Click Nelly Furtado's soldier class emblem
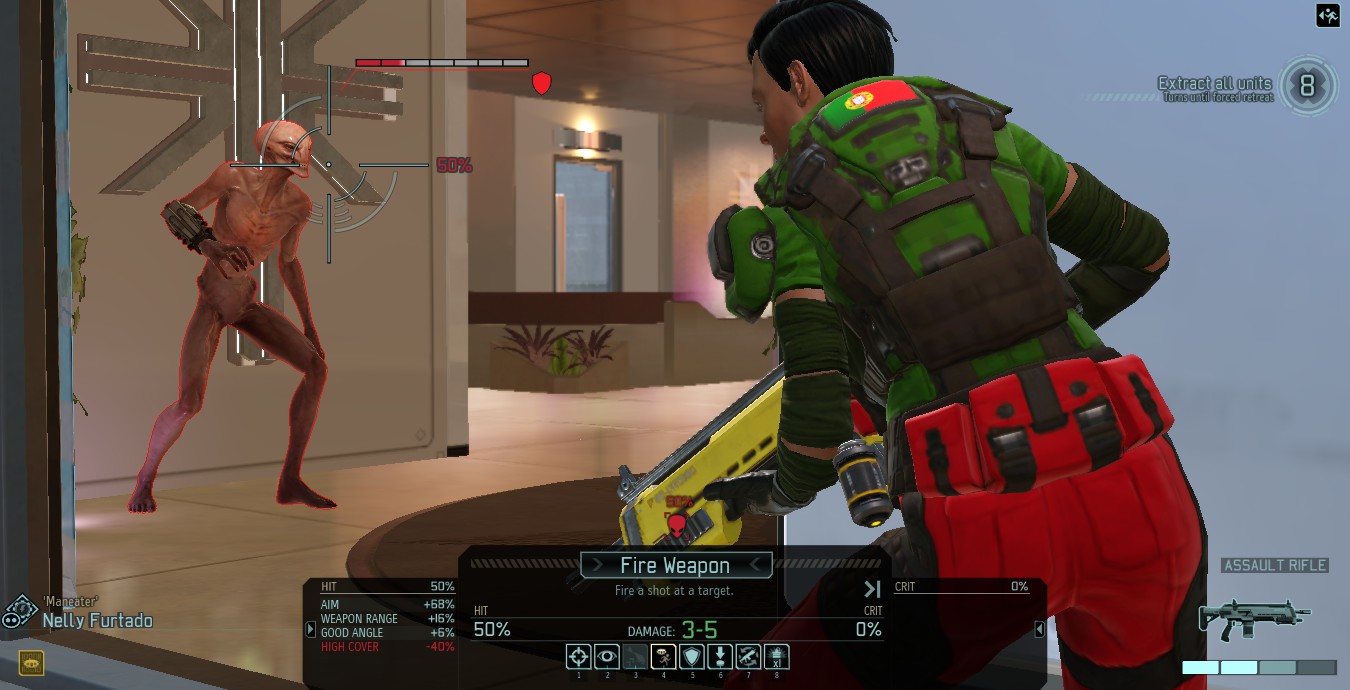Screen dimensions: 1350x690 tap(20, 612)
